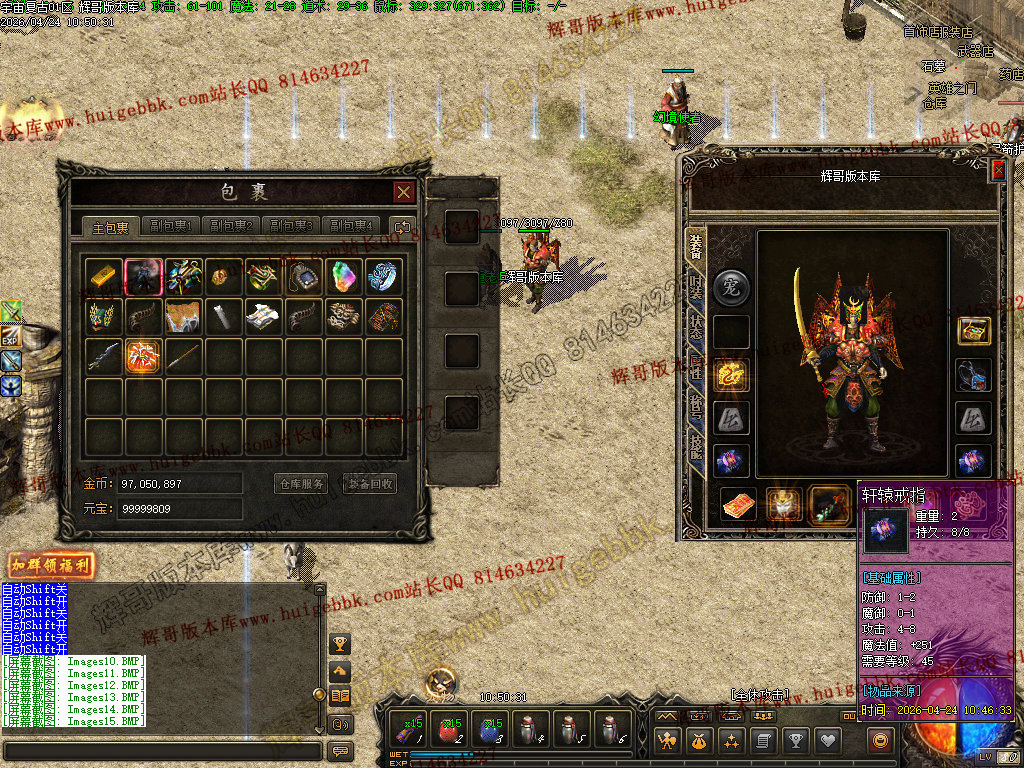Select the gold bar in inventory
This screenshot has height=768, width=1024.
pos(104,277)
